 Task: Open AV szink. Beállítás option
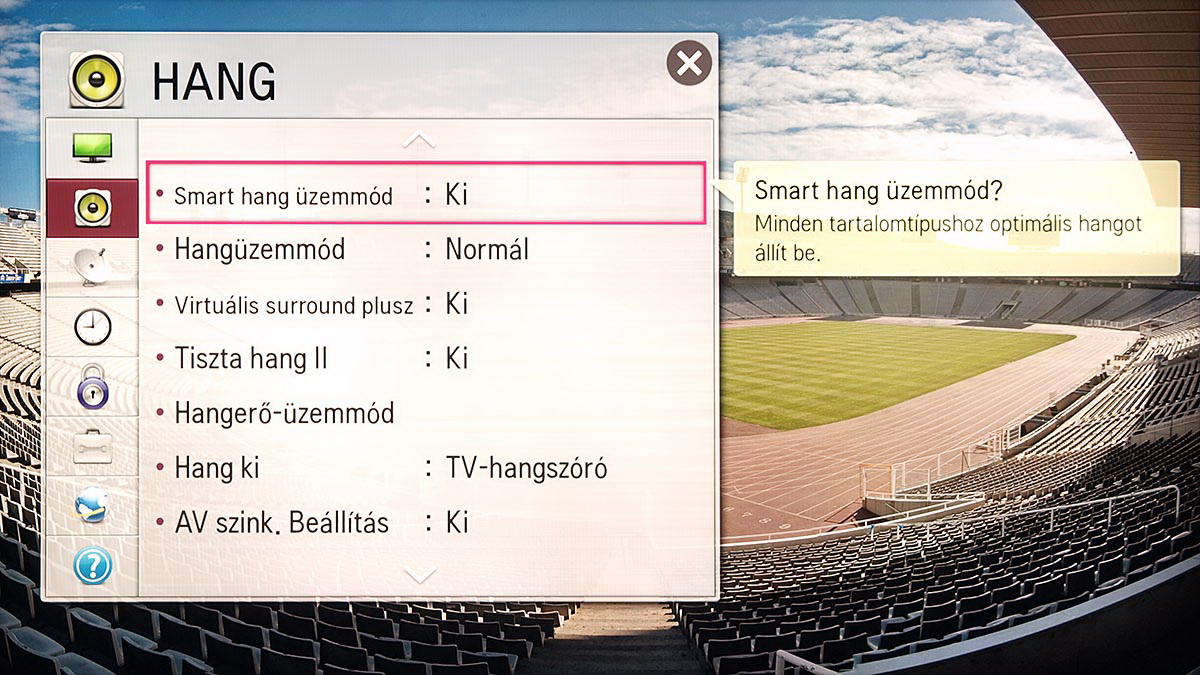[x=427, y=522]
